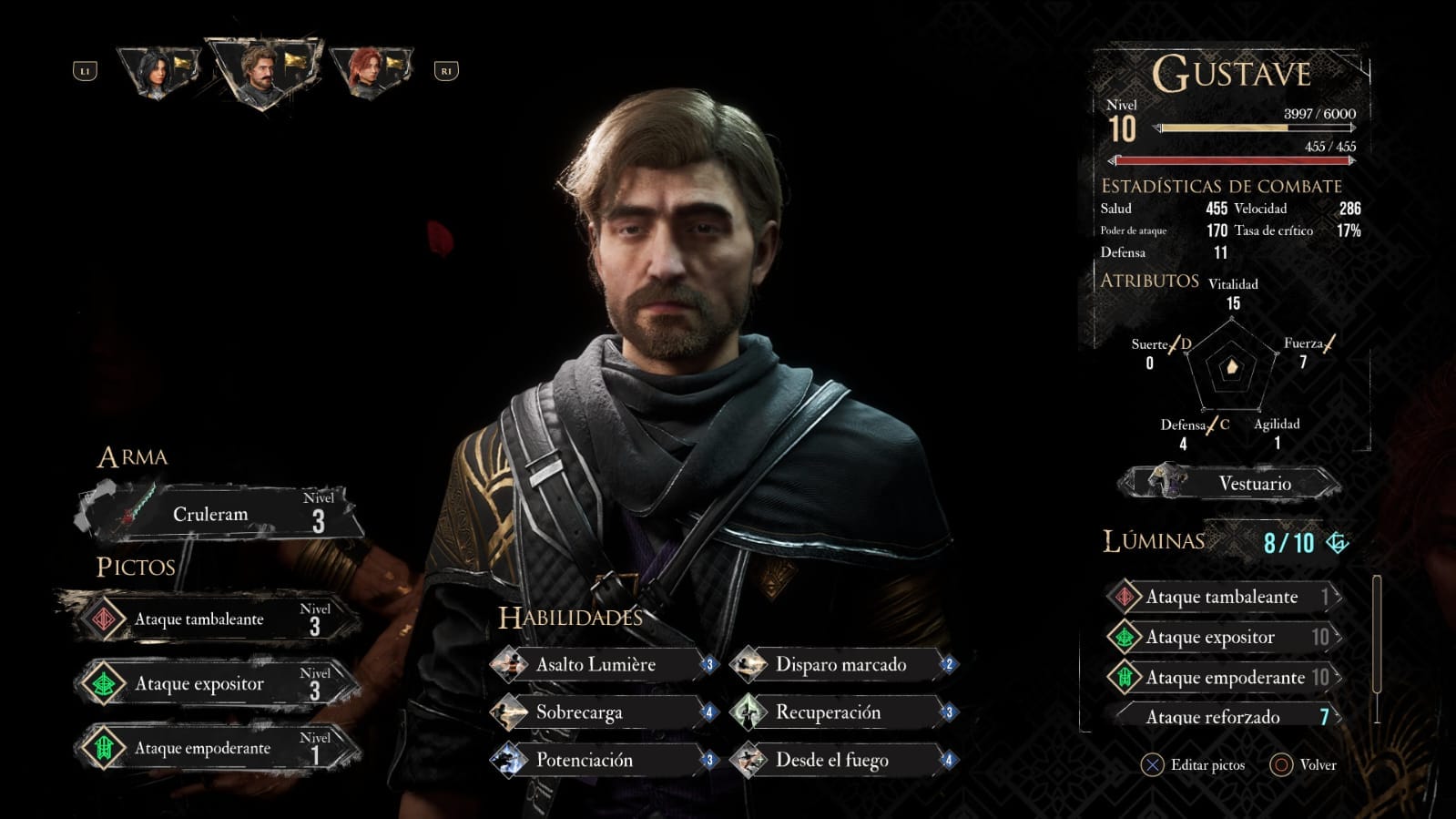Open the Atributos pentagon chart
Screen dimensions: 1456x819
pos(1230,367)
